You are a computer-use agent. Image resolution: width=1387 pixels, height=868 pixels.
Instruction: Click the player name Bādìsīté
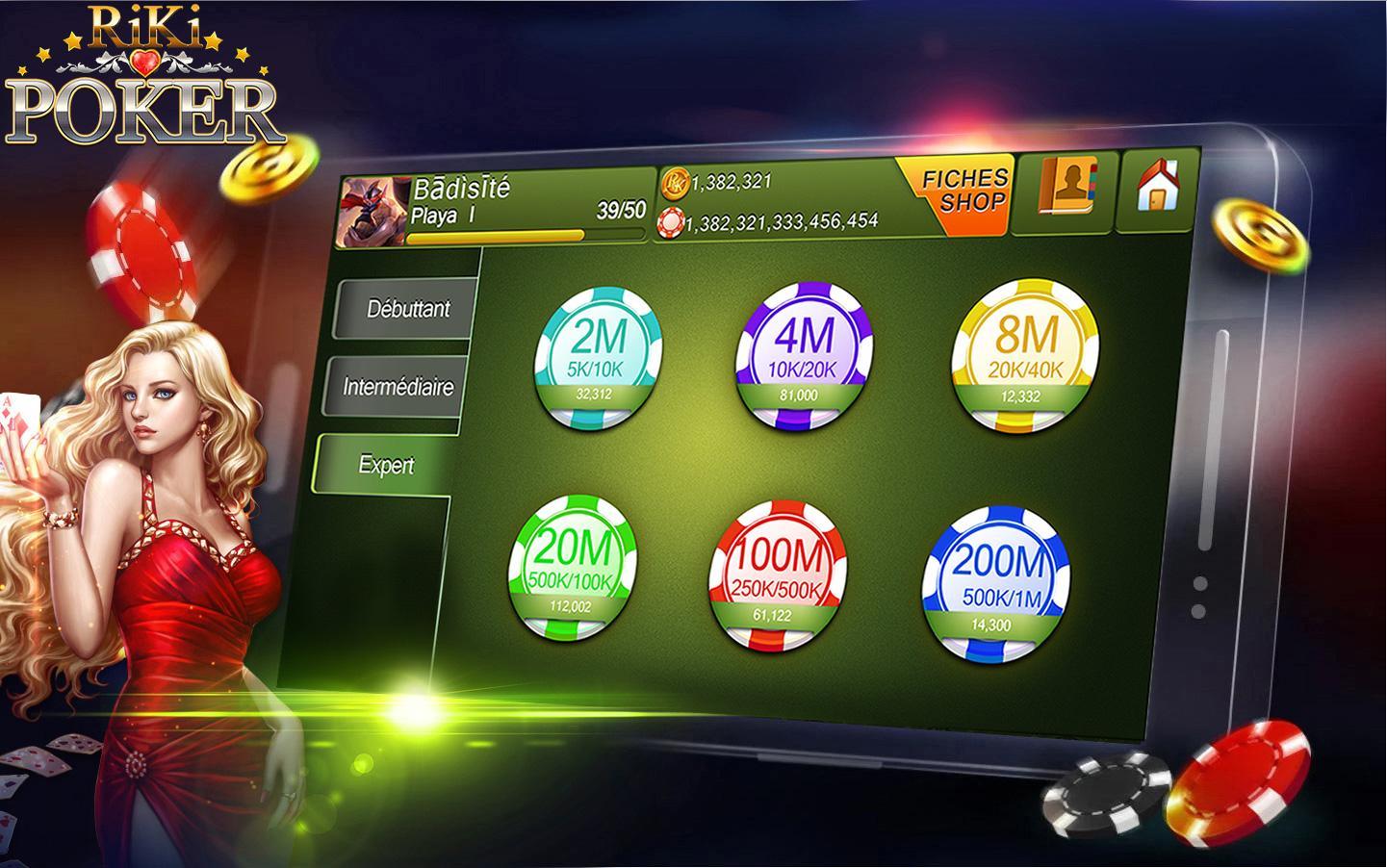click(462, 191)
